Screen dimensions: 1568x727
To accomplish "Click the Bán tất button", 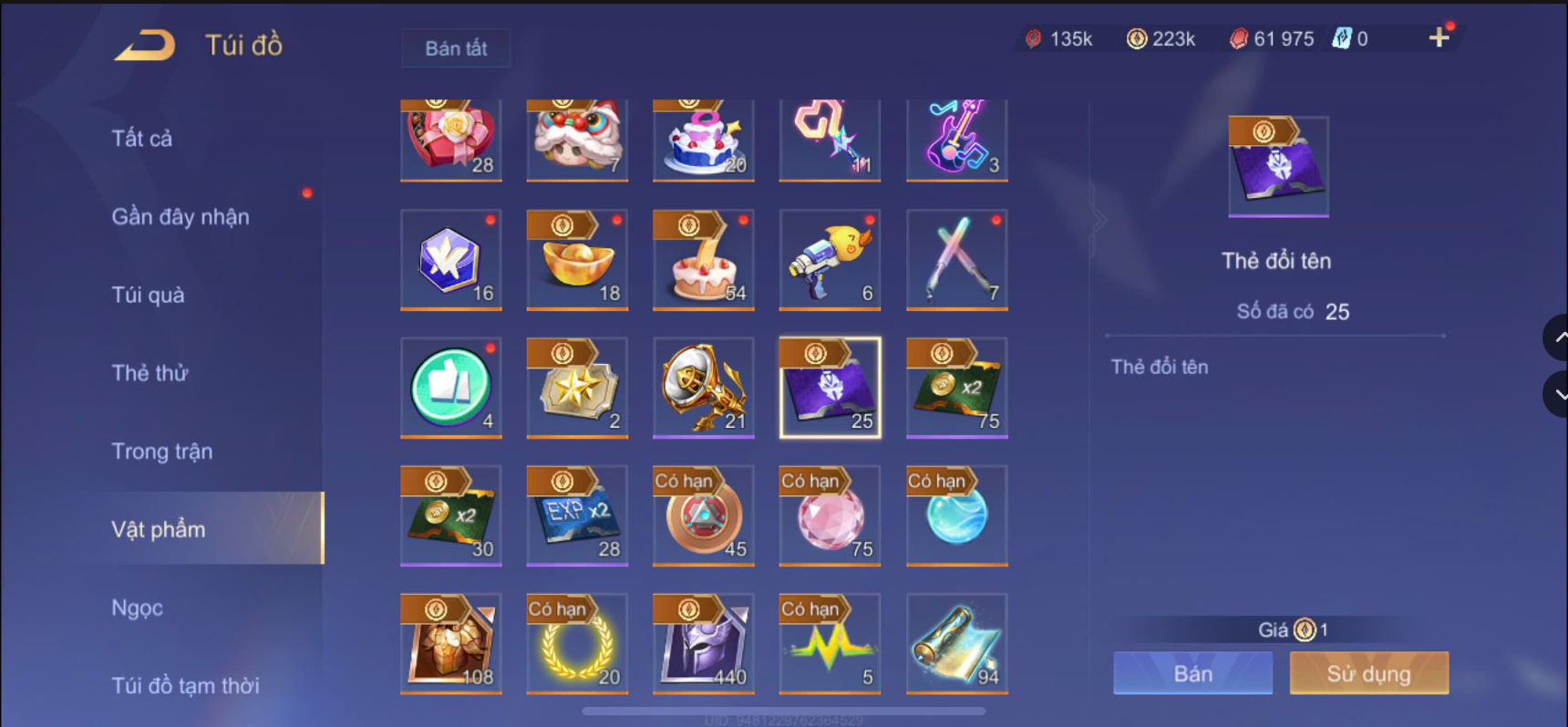I will coord(455,48).
